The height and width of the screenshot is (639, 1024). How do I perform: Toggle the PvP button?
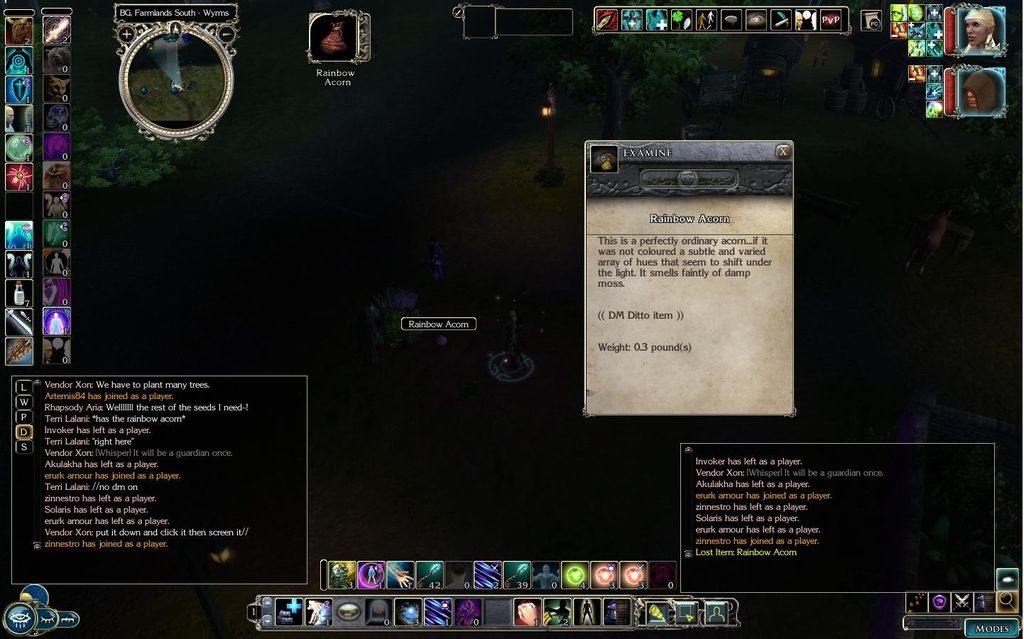click(x=831, y=20)
